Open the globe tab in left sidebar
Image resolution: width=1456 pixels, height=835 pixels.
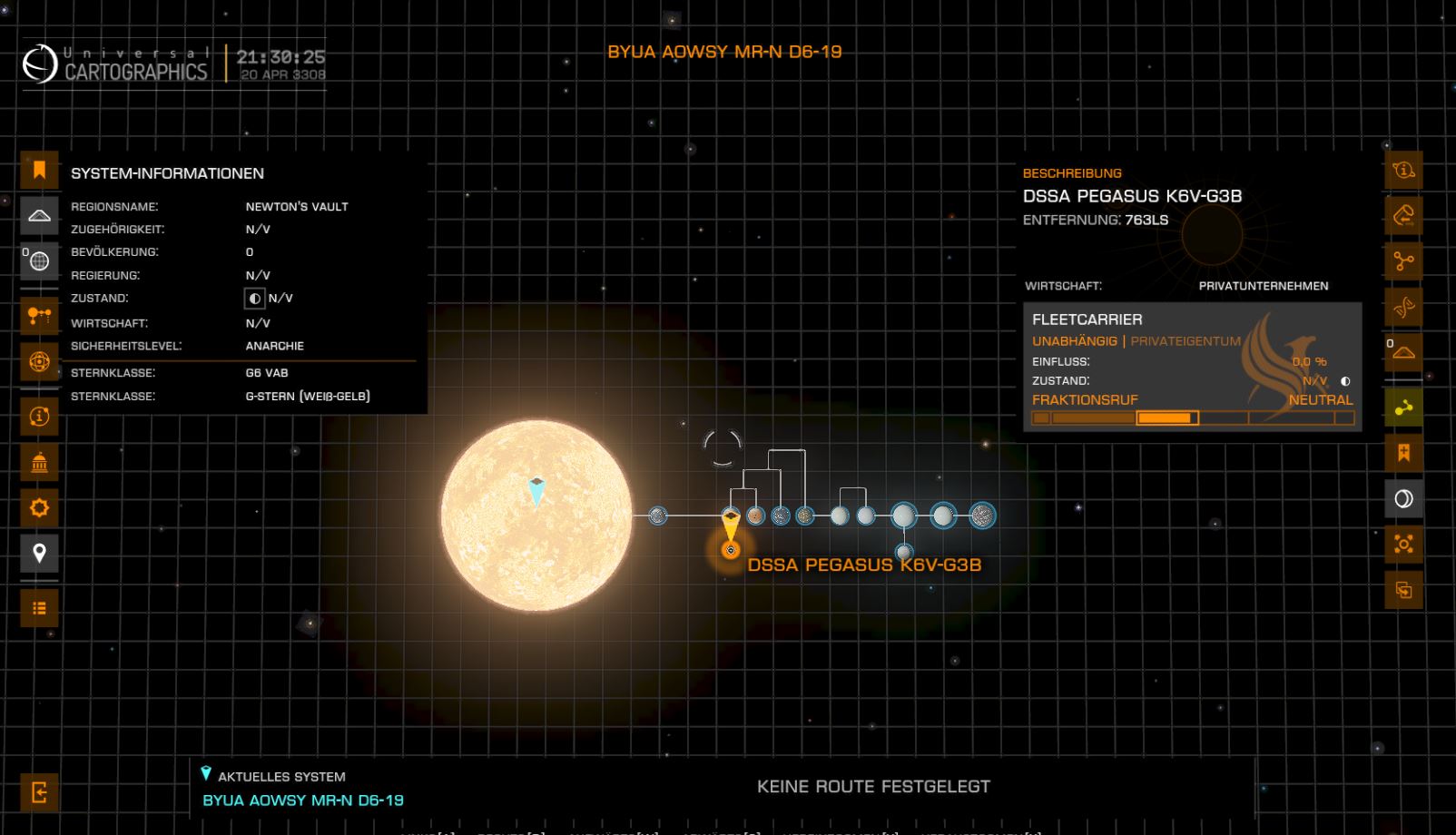coord(39,261)
